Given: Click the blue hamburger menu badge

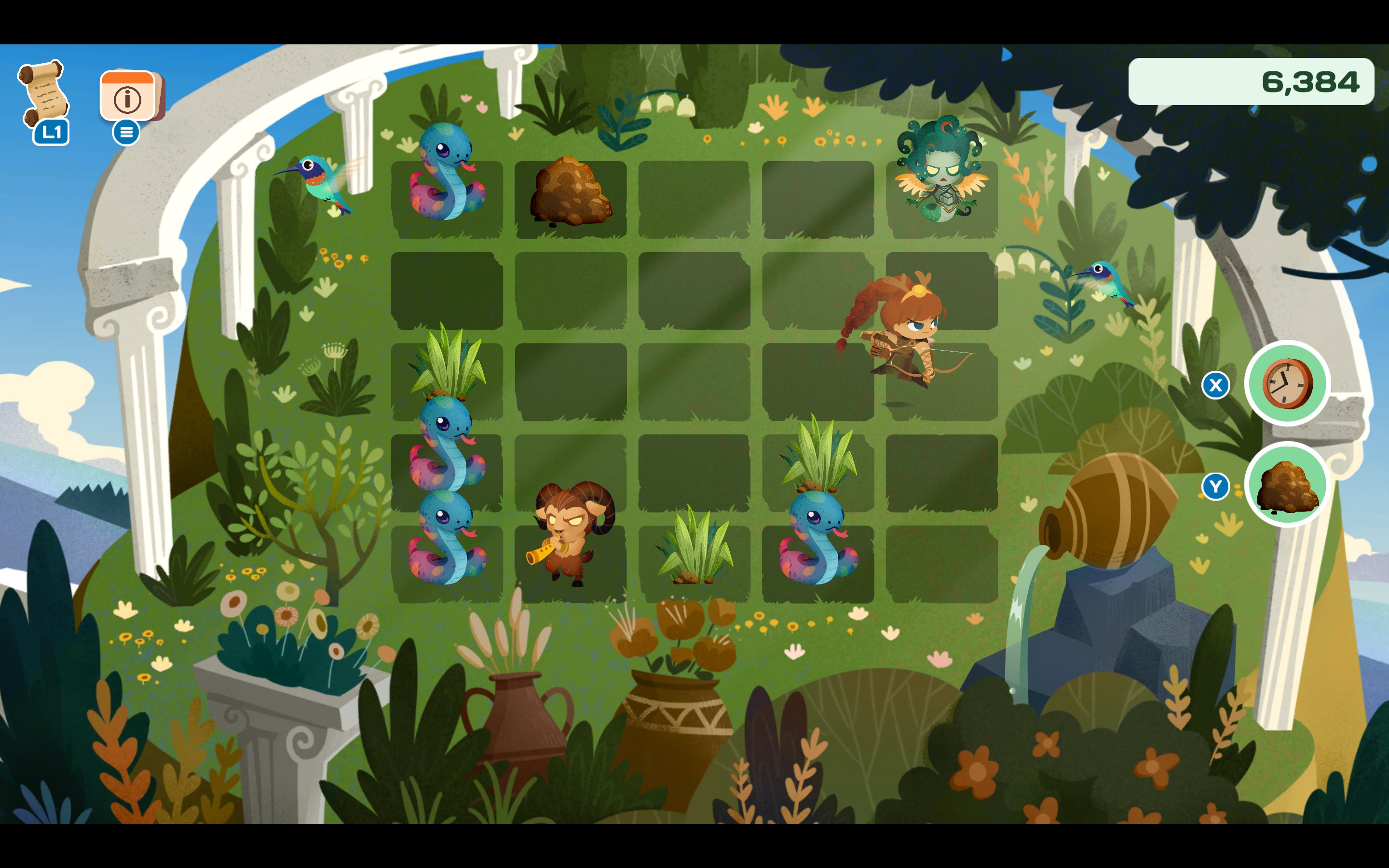Looking at the screenshot, I should 127,133.
